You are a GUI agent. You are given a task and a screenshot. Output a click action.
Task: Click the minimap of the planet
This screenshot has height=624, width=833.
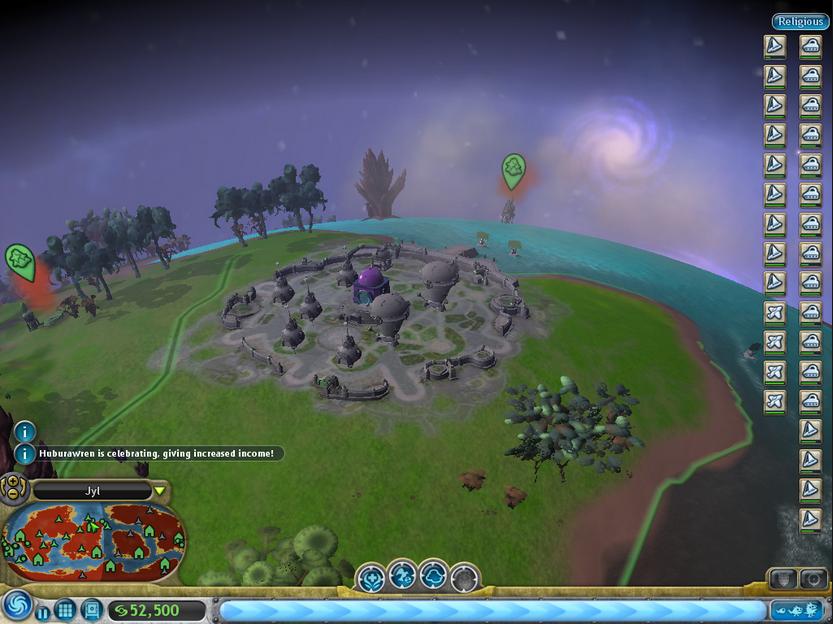94,543
